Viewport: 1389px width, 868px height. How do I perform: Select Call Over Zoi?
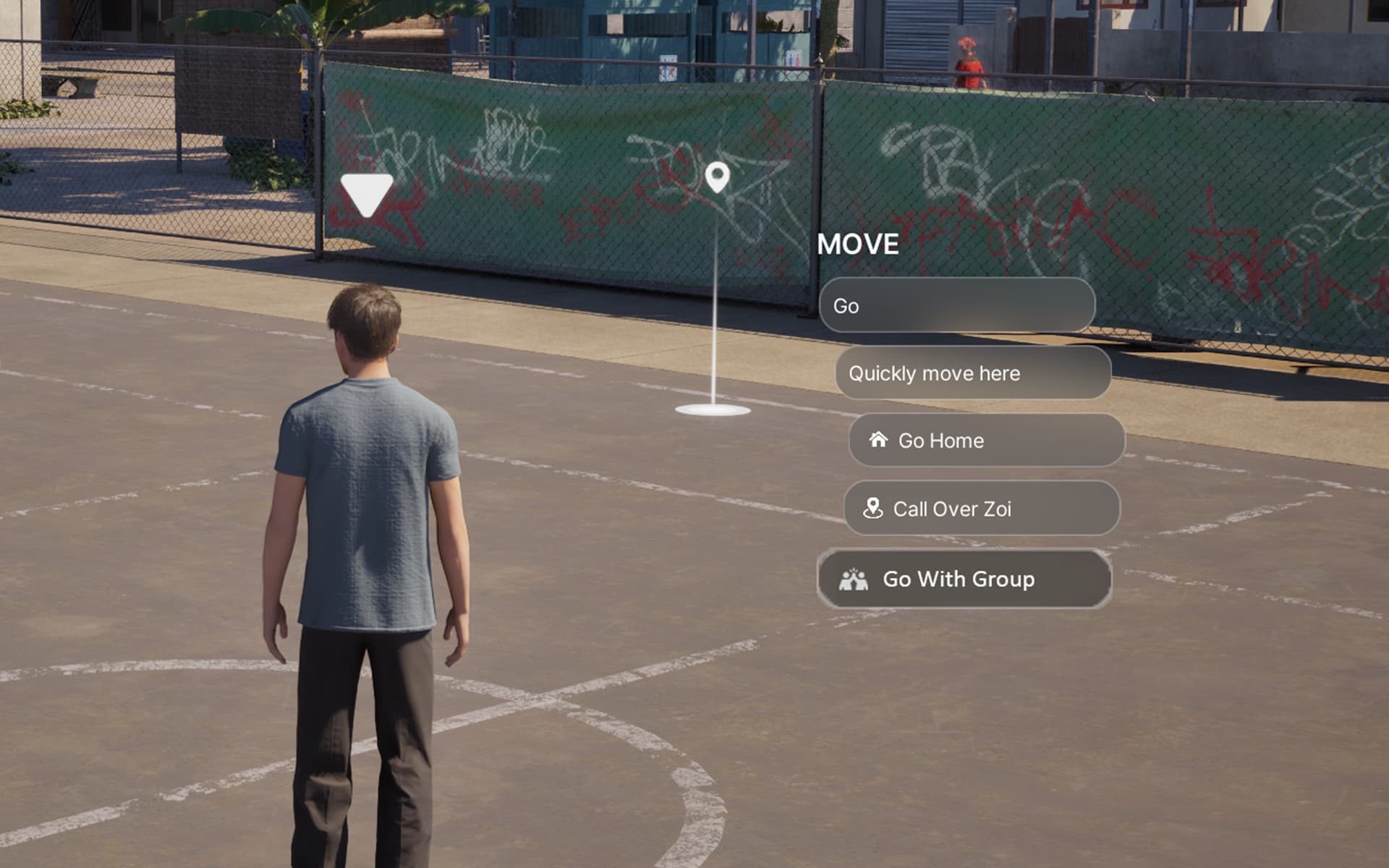[x=981, y=509]
